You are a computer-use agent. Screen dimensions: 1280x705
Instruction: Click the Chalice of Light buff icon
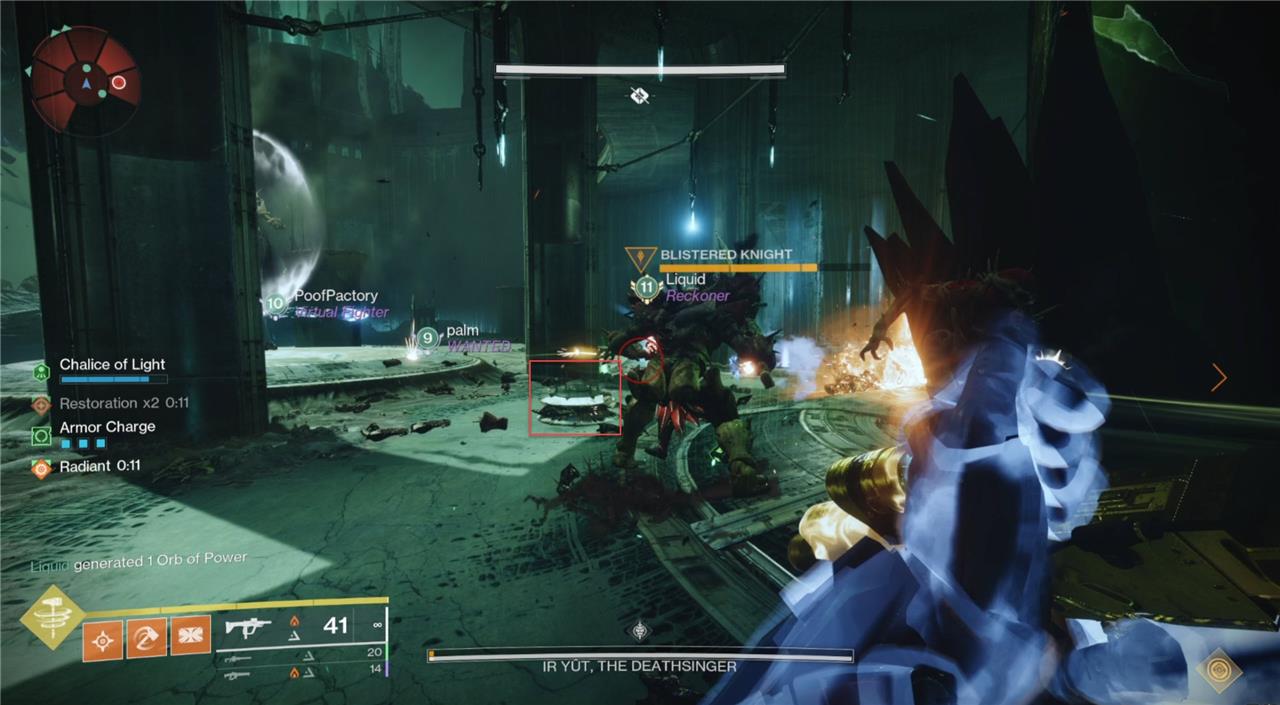point(41,372)
